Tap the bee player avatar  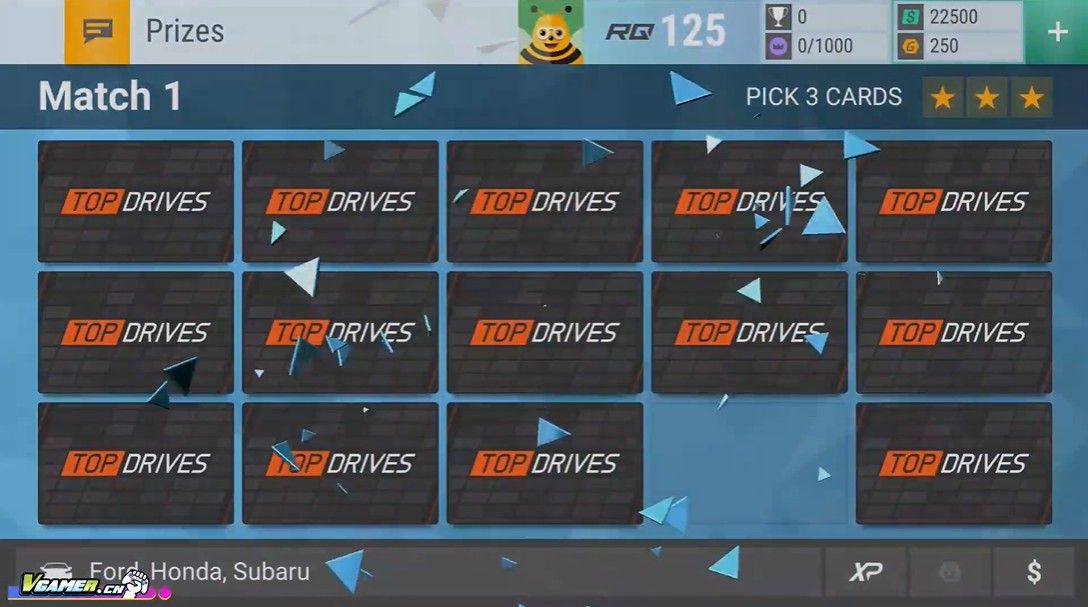550,32
